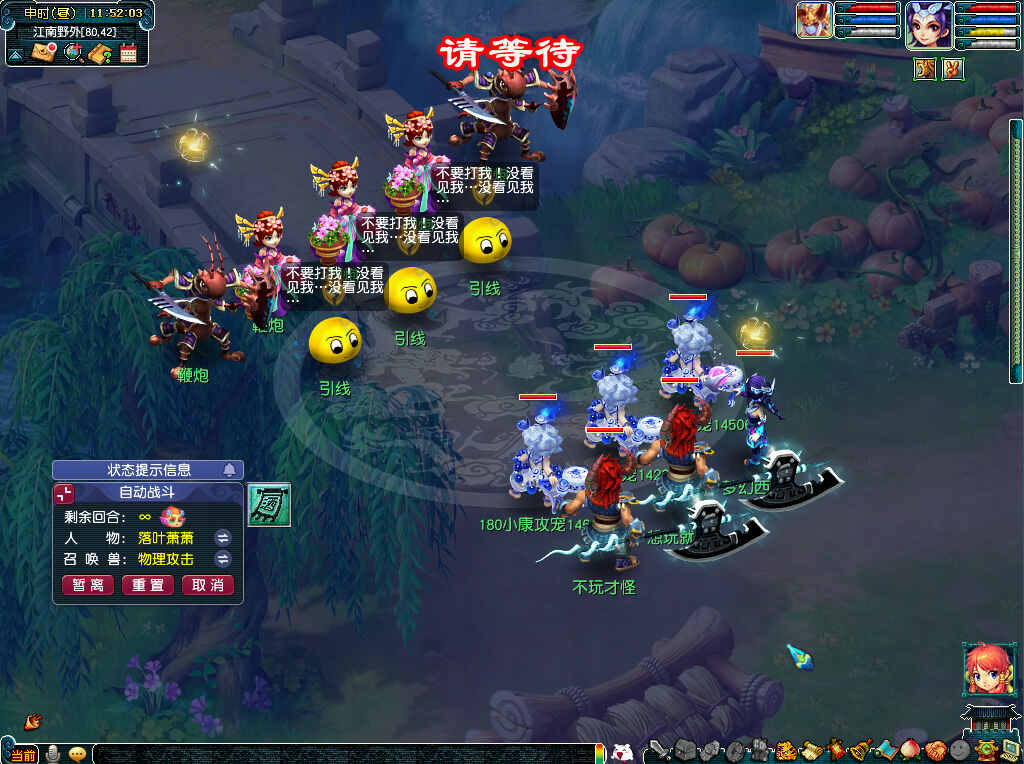Click the 暂离 button in auto-battle panel
Viewport: 1024px width, 764px height.
[x=88, y=585]
